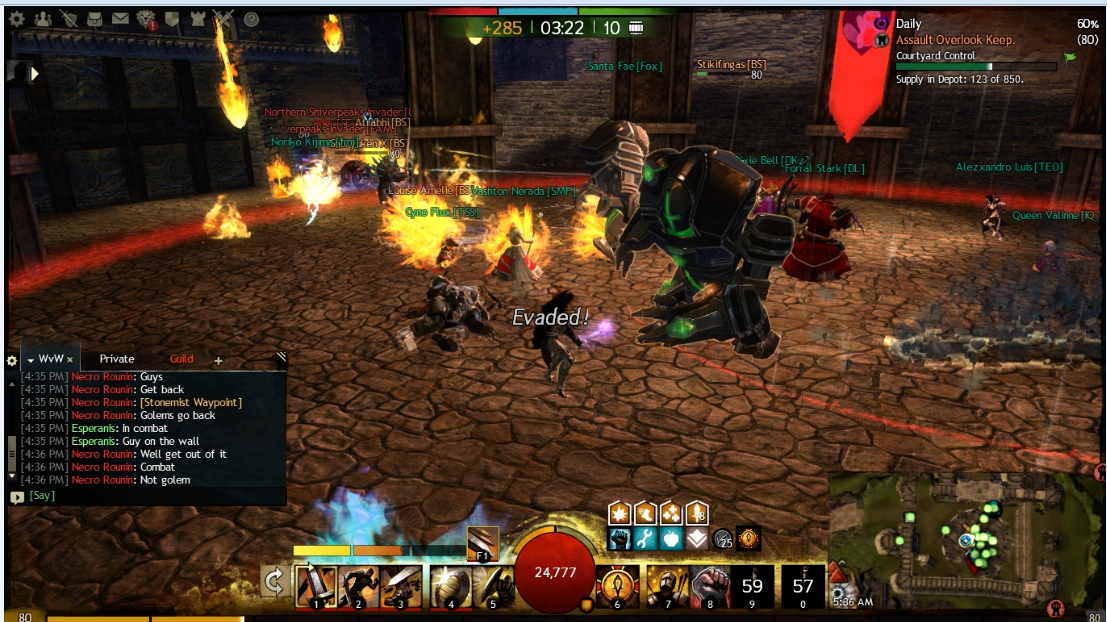Activate the sword skill in slot 1

click(x=315, y=584)
